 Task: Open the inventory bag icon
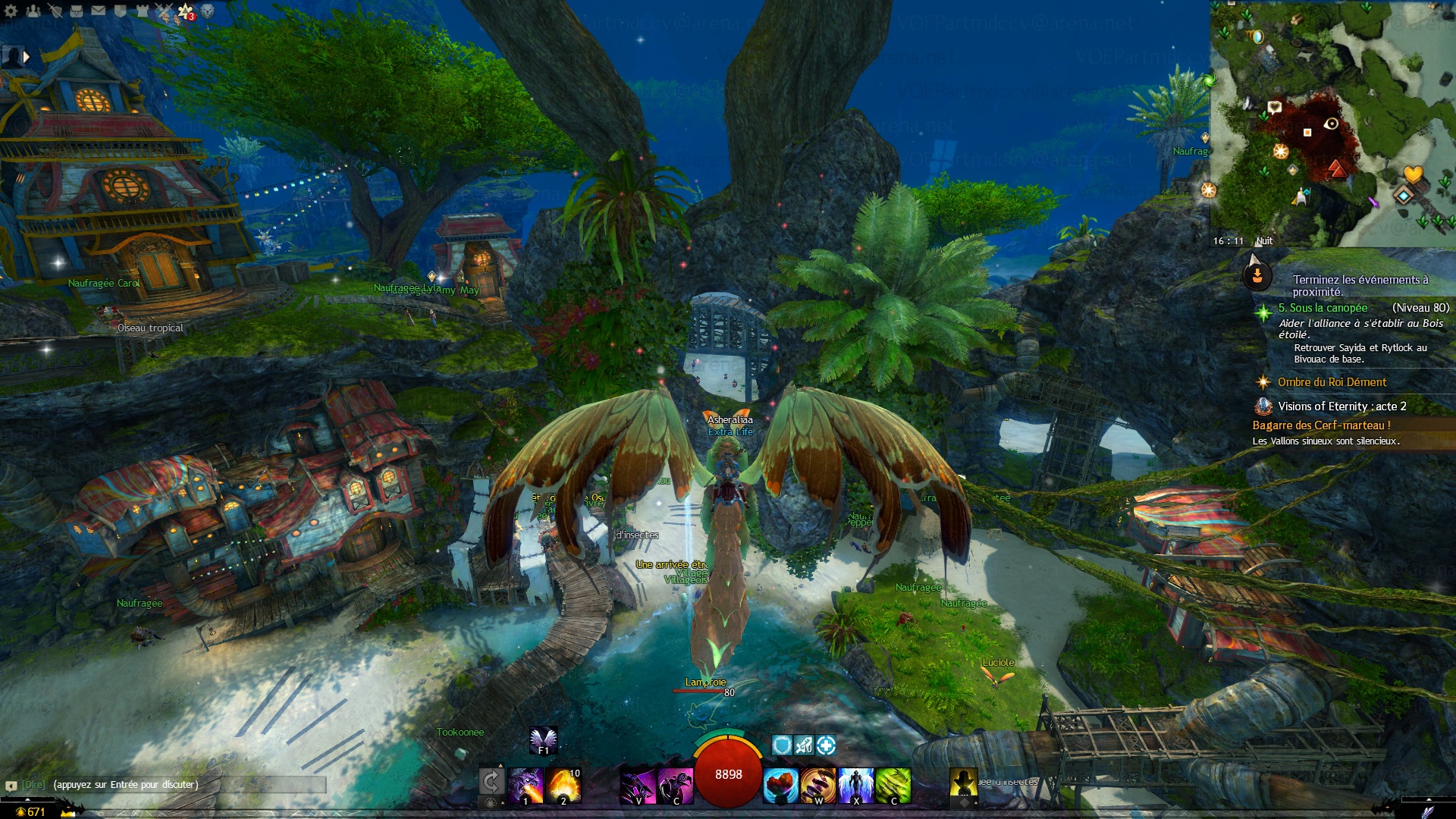77,11
